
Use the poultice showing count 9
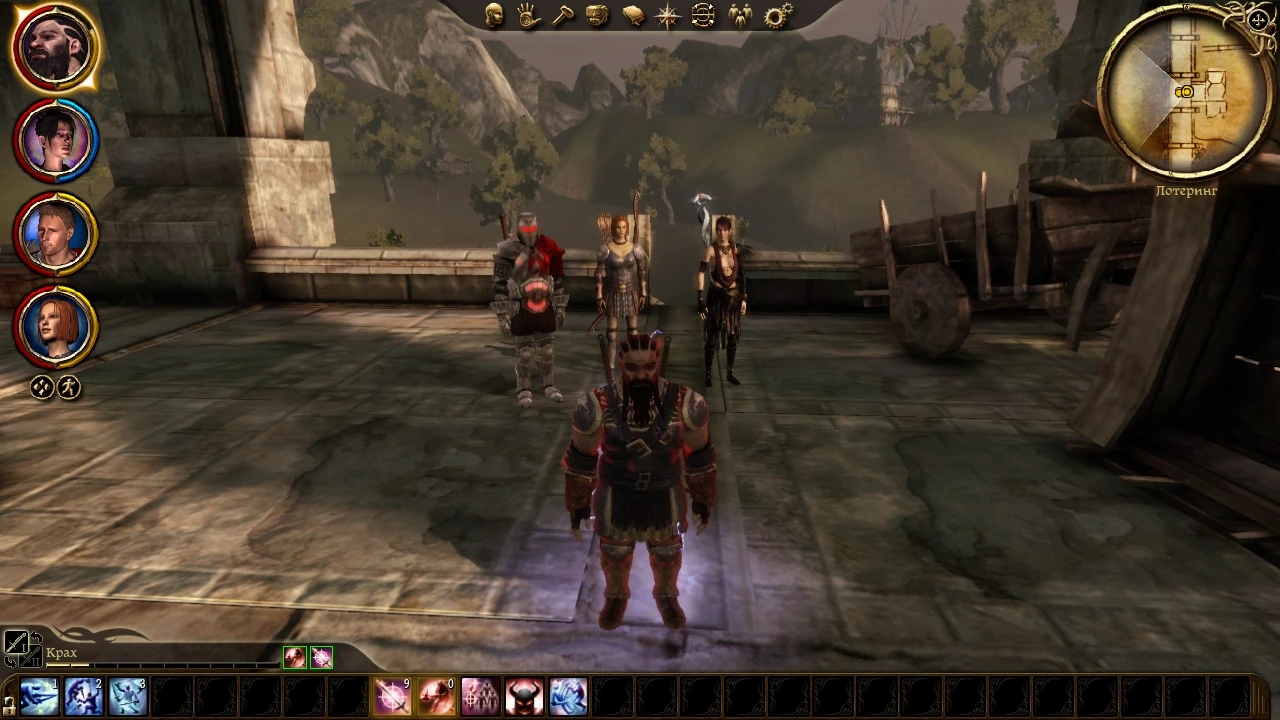click(x=391, y=694)
